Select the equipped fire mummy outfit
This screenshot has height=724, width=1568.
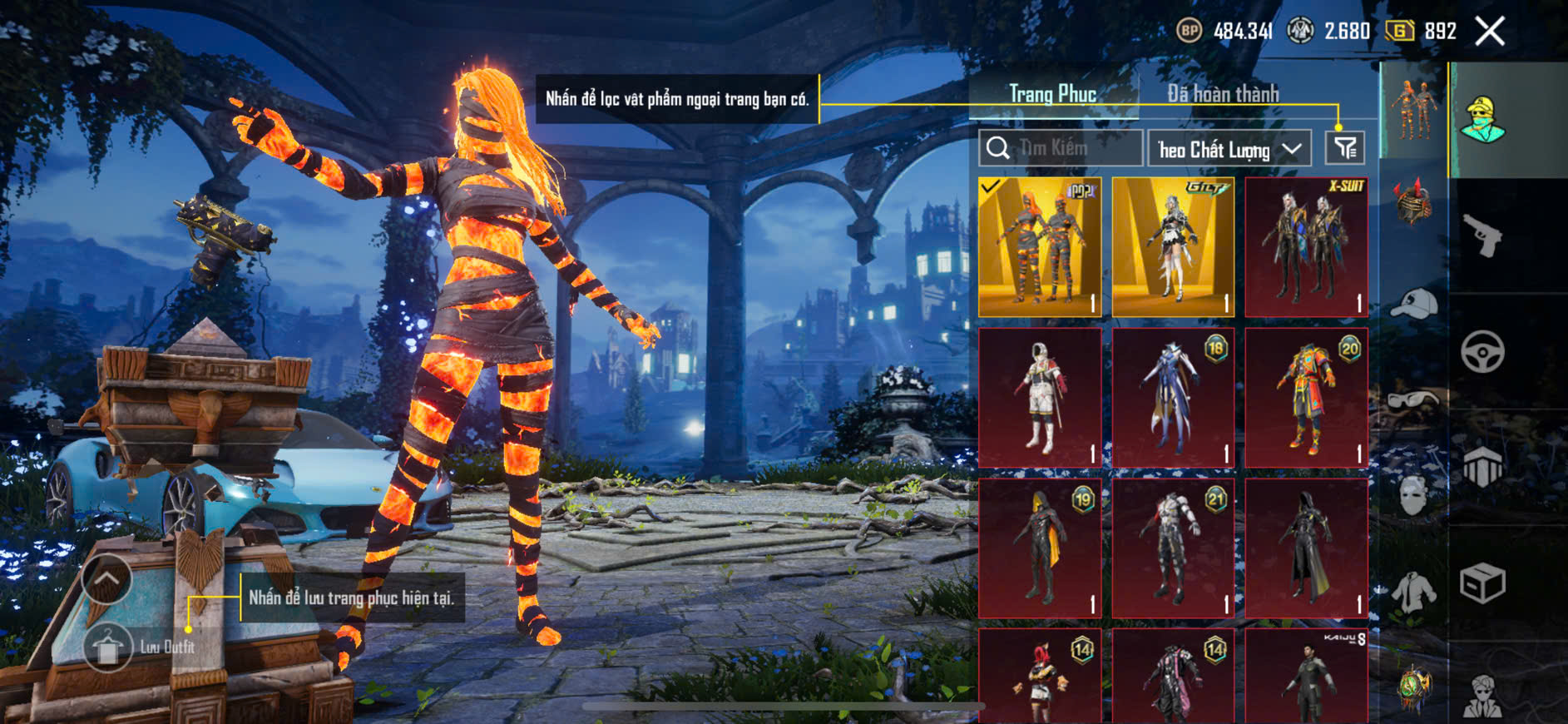point(1040,247)
